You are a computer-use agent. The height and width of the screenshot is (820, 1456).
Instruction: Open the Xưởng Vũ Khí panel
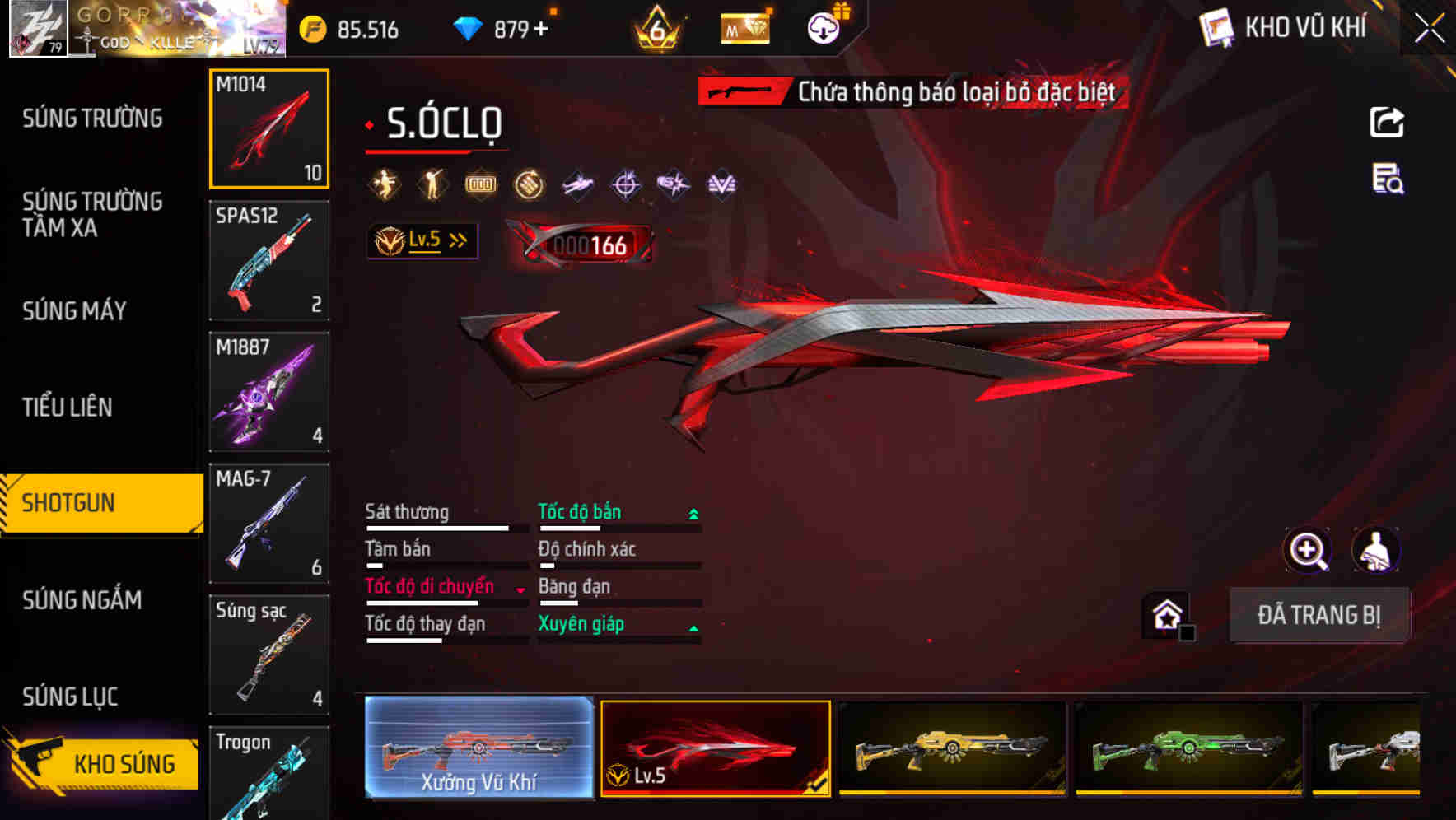pos(479,748)
